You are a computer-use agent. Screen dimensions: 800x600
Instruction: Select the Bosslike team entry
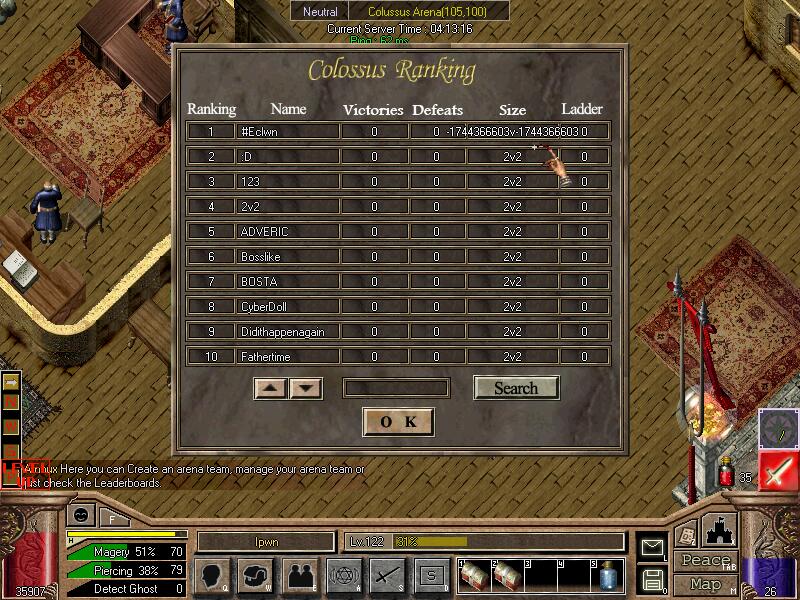tap(286, 257)
